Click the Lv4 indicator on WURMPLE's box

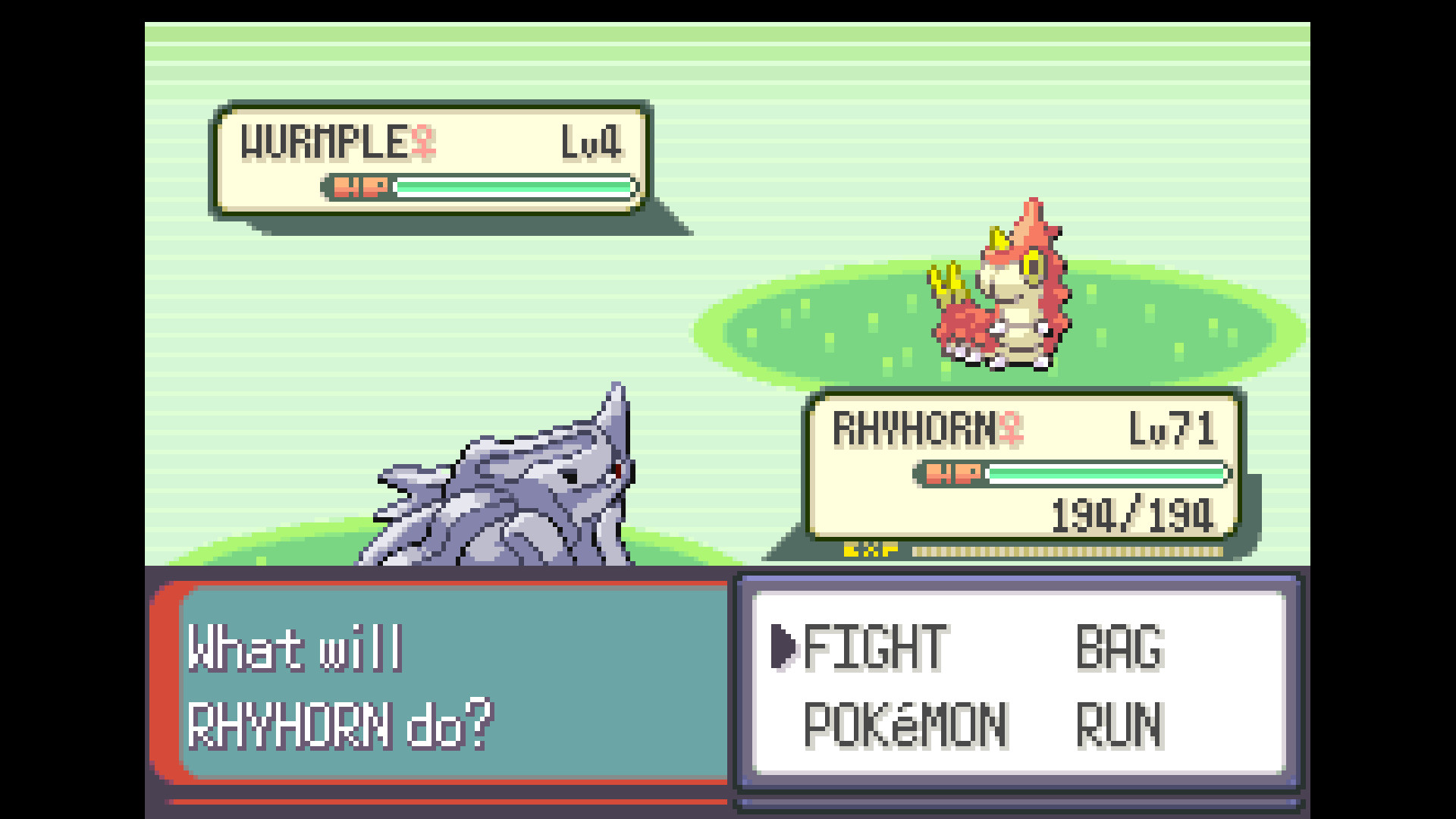coord(591,143)
